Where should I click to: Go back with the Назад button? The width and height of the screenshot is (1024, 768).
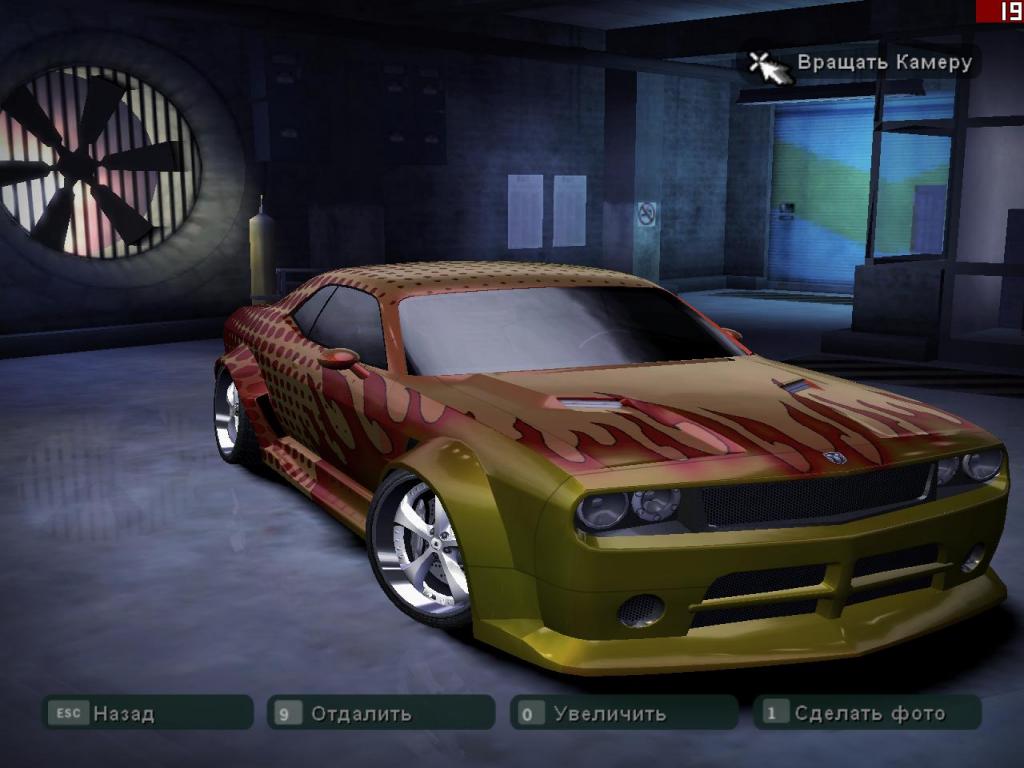(x=146, y=713)
